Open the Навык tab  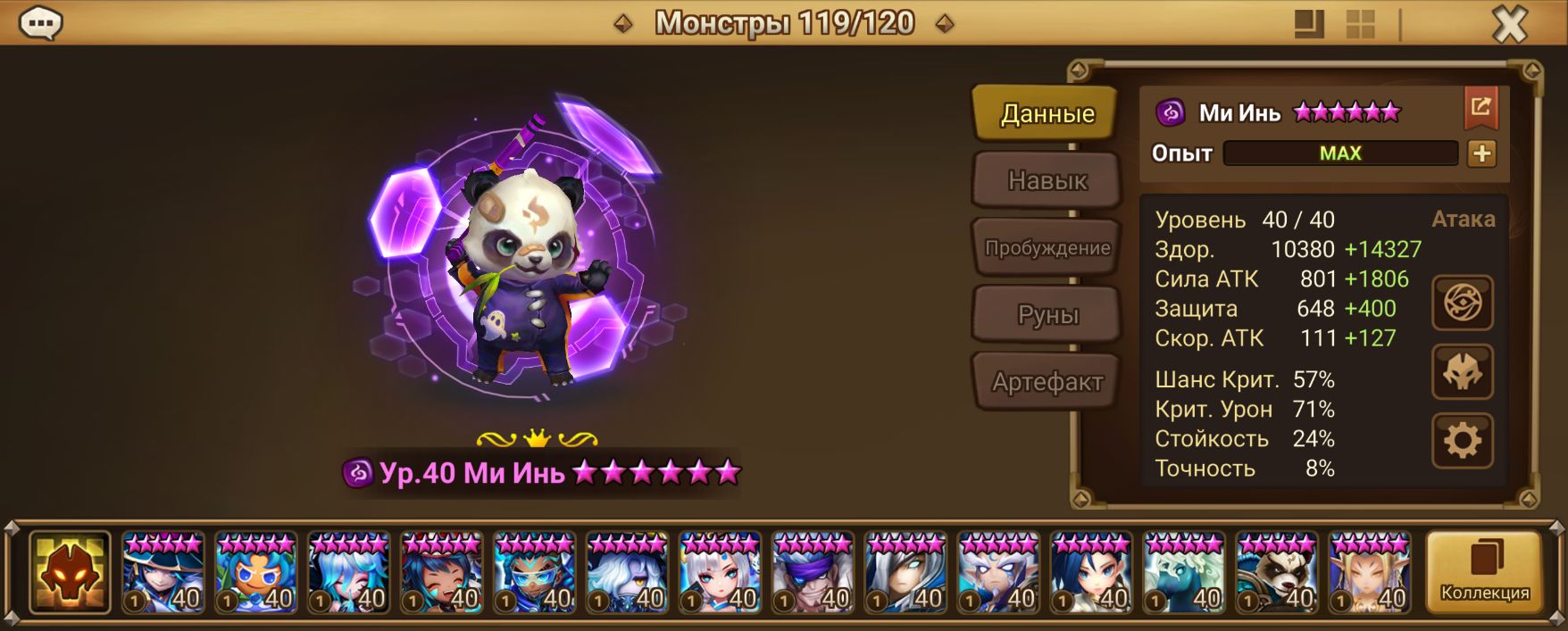1047,180
